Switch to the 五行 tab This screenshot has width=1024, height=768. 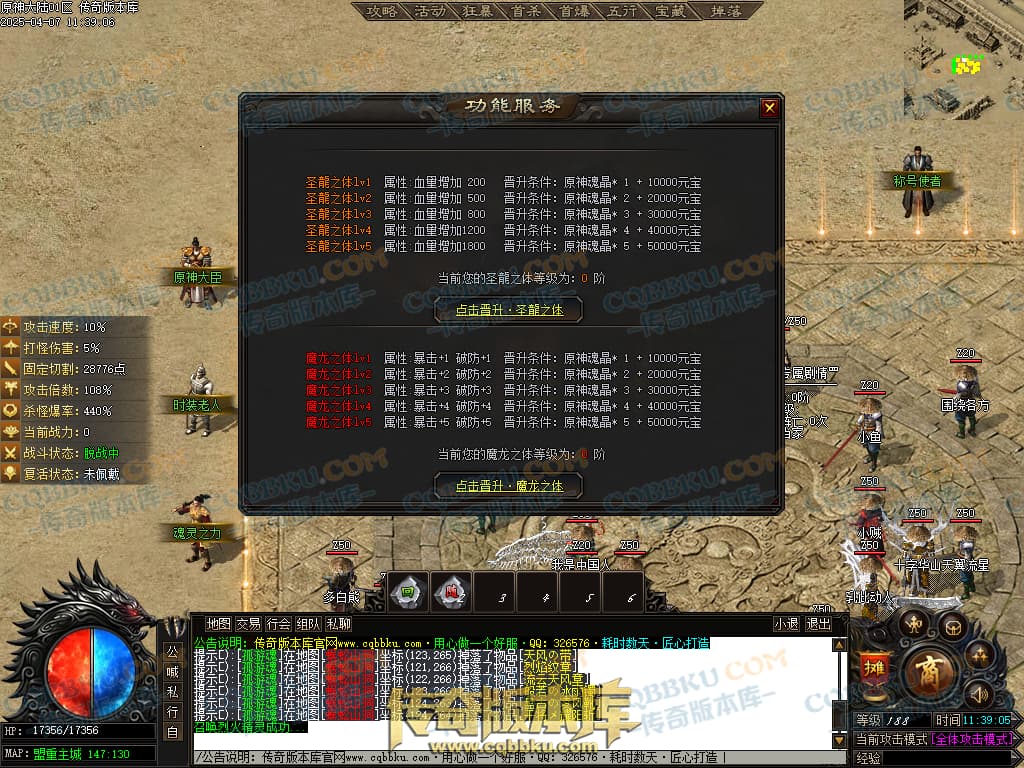(x=622, y=12)
